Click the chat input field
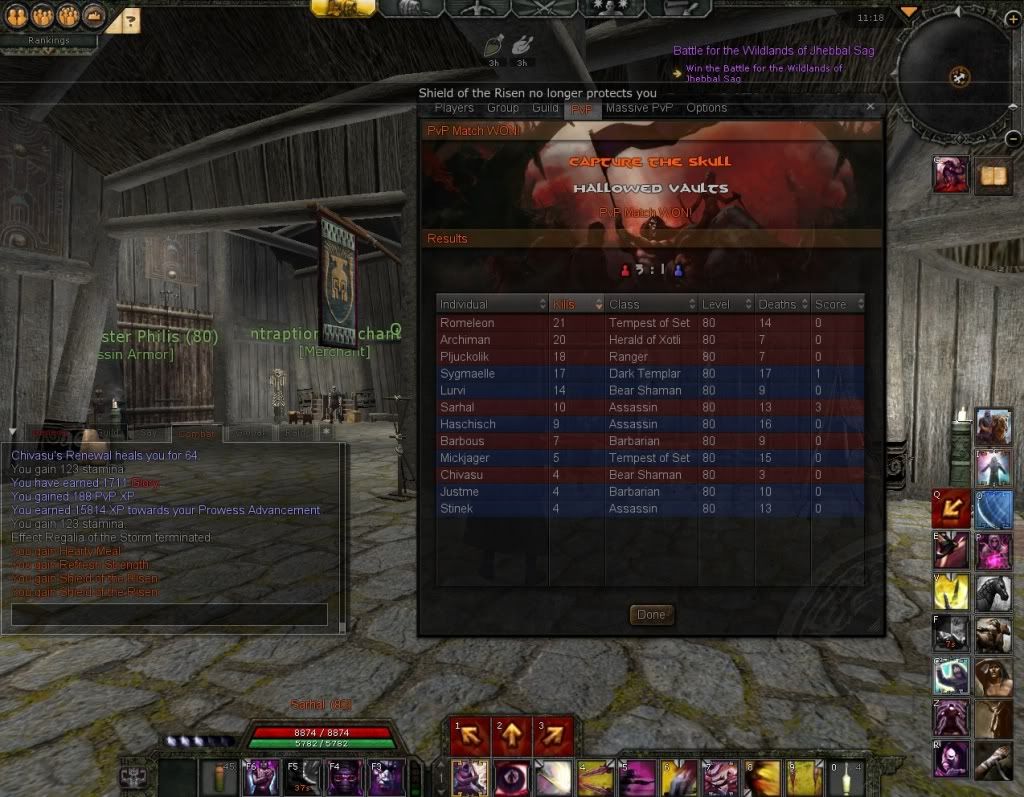1024x797 pixels. [169, 614]
